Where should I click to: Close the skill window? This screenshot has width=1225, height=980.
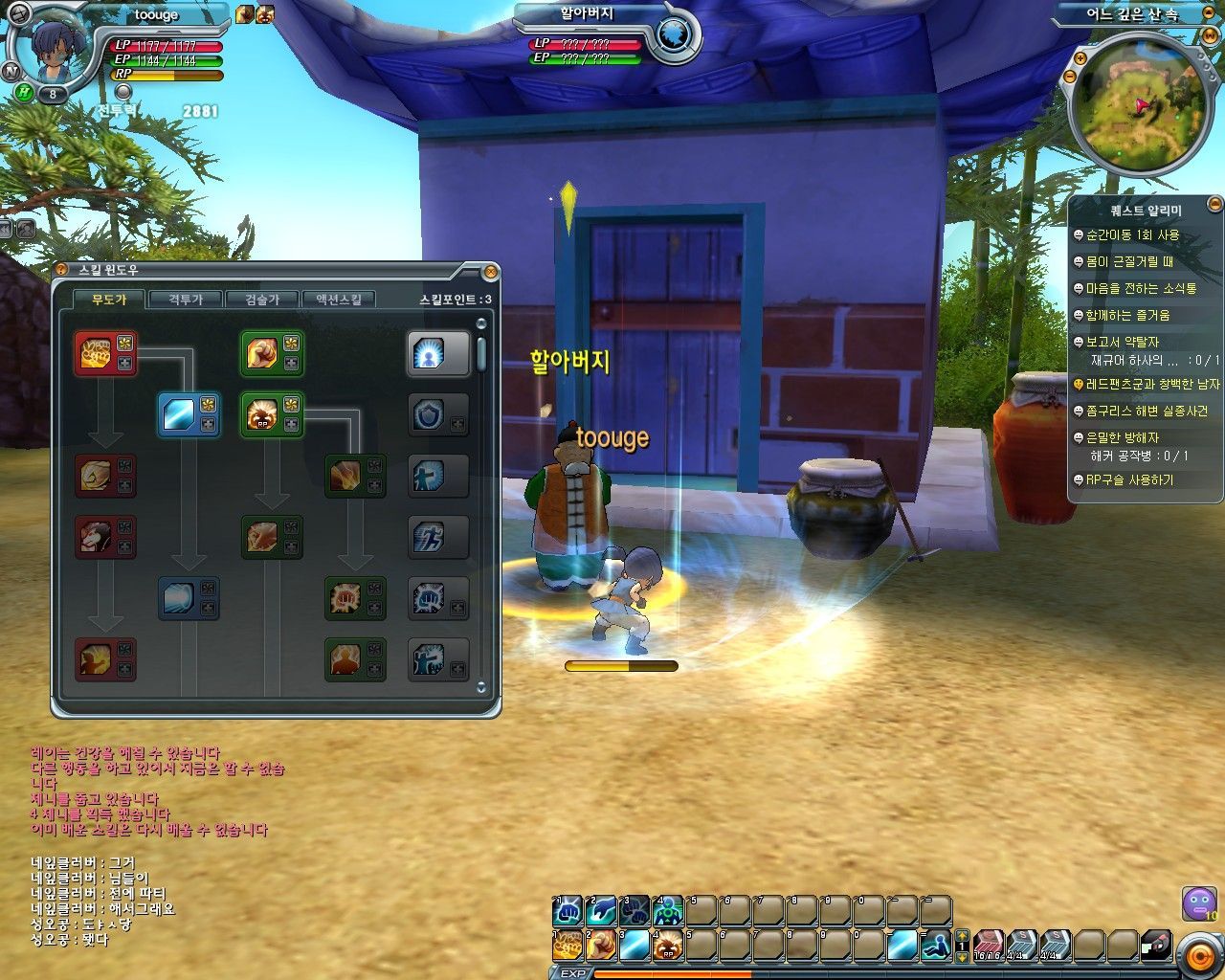(x=490, y=272)
